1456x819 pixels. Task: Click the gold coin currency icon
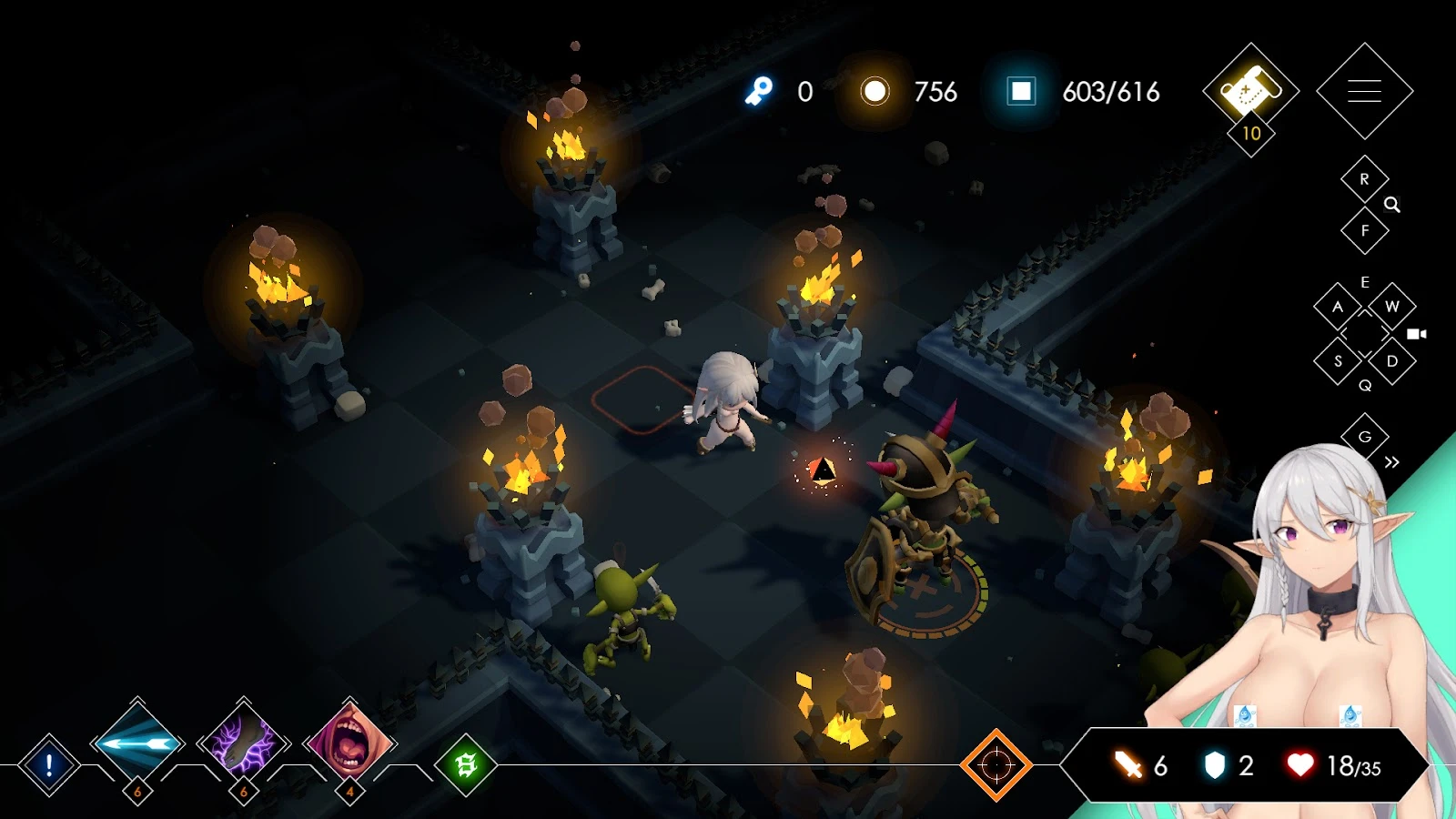tap(875, 91)
